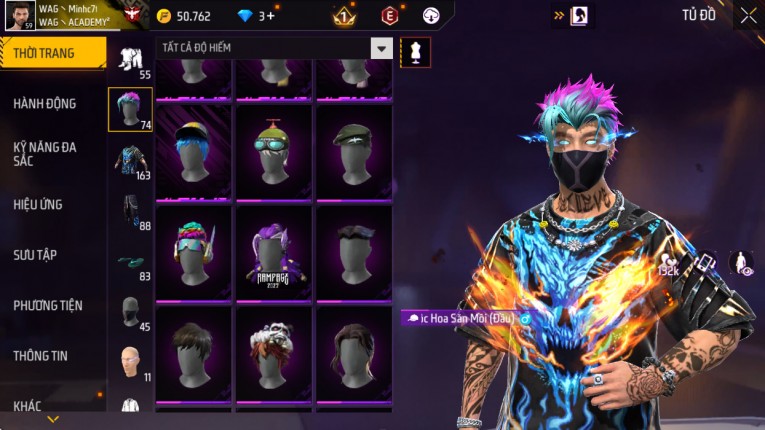Choose the face mask subcategory showing 45
Screen dimensions: 765x430
click(x=130, y=314)
